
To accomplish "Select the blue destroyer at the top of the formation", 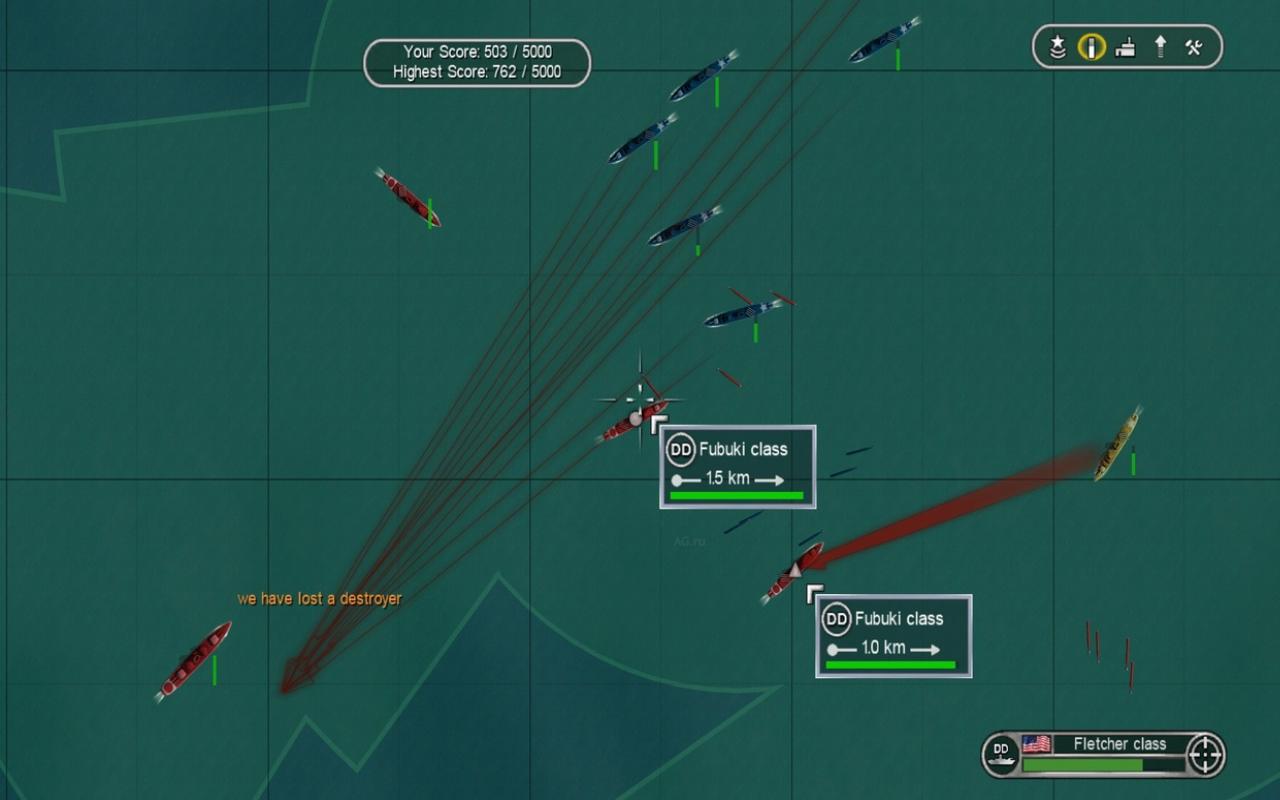I will (x=880, y=40).
